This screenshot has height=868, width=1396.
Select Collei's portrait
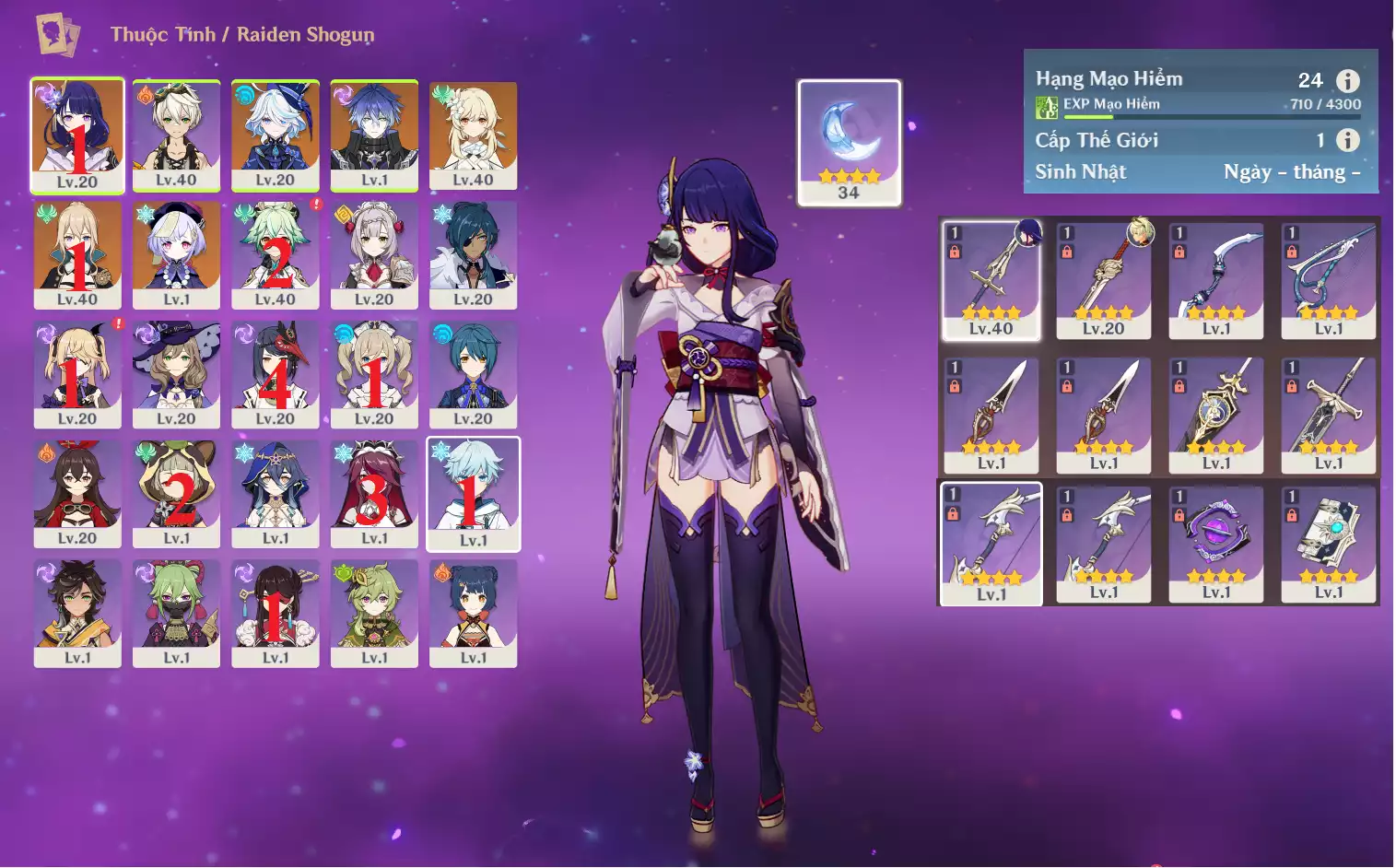tap(374, 613)
